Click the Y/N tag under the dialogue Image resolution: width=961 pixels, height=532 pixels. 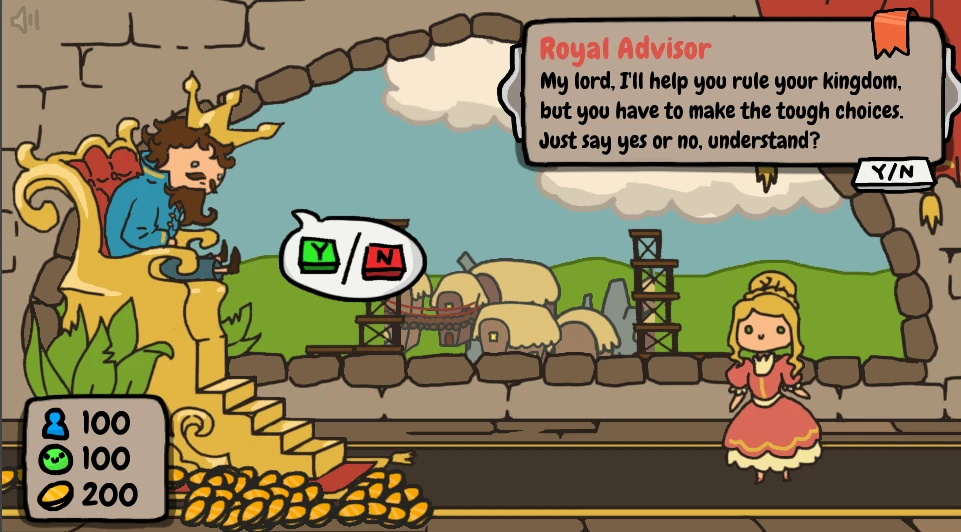tap(893, 172)
